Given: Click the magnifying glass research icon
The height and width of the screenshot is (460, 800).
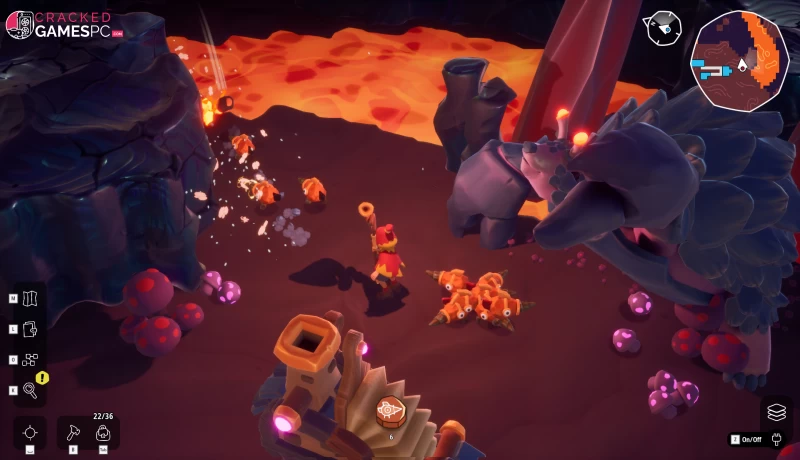Looking at the screenshot, I should (x=29, y=390).
